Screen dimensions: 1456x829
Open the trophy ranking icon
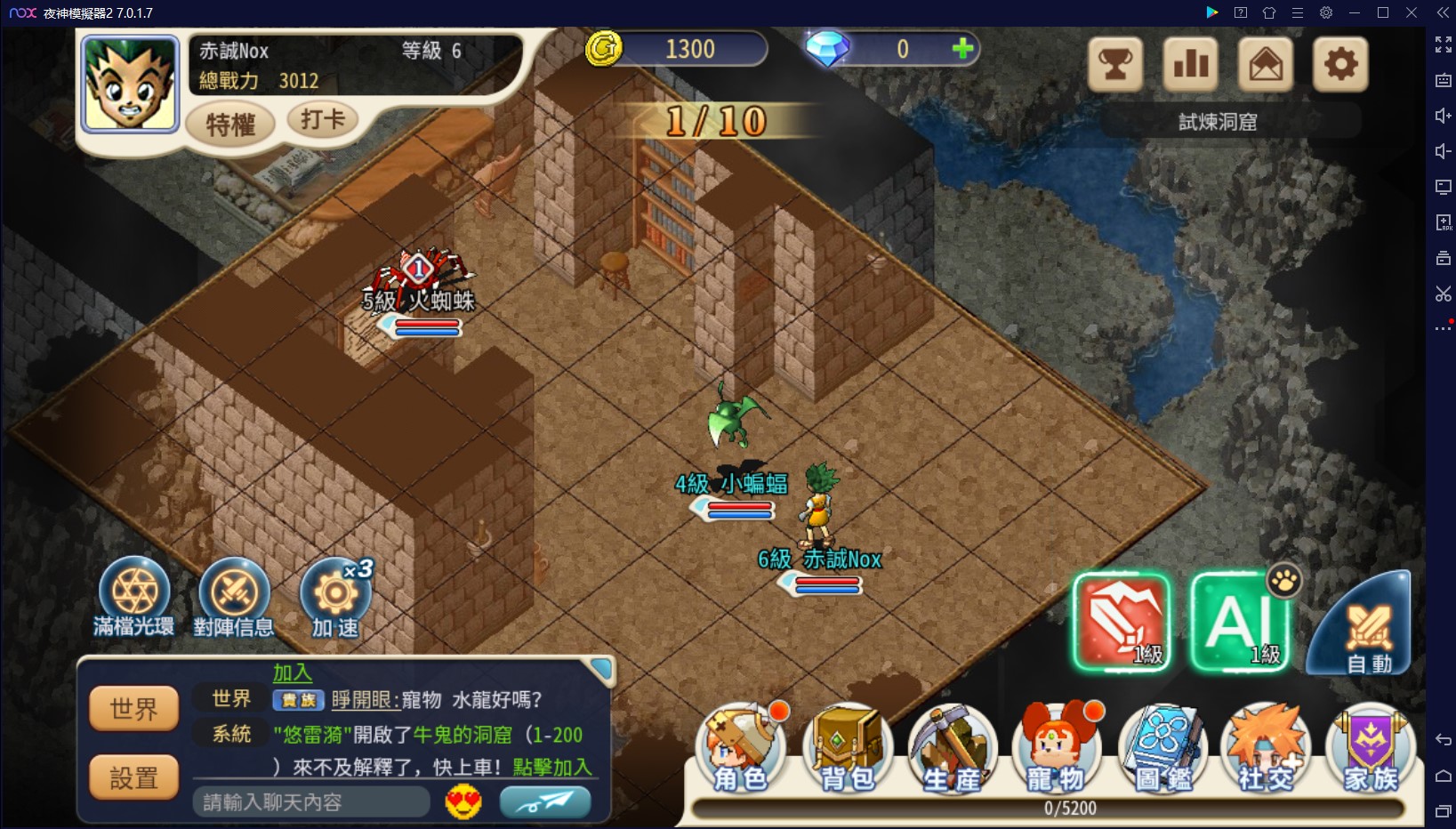click(1114, 64)
